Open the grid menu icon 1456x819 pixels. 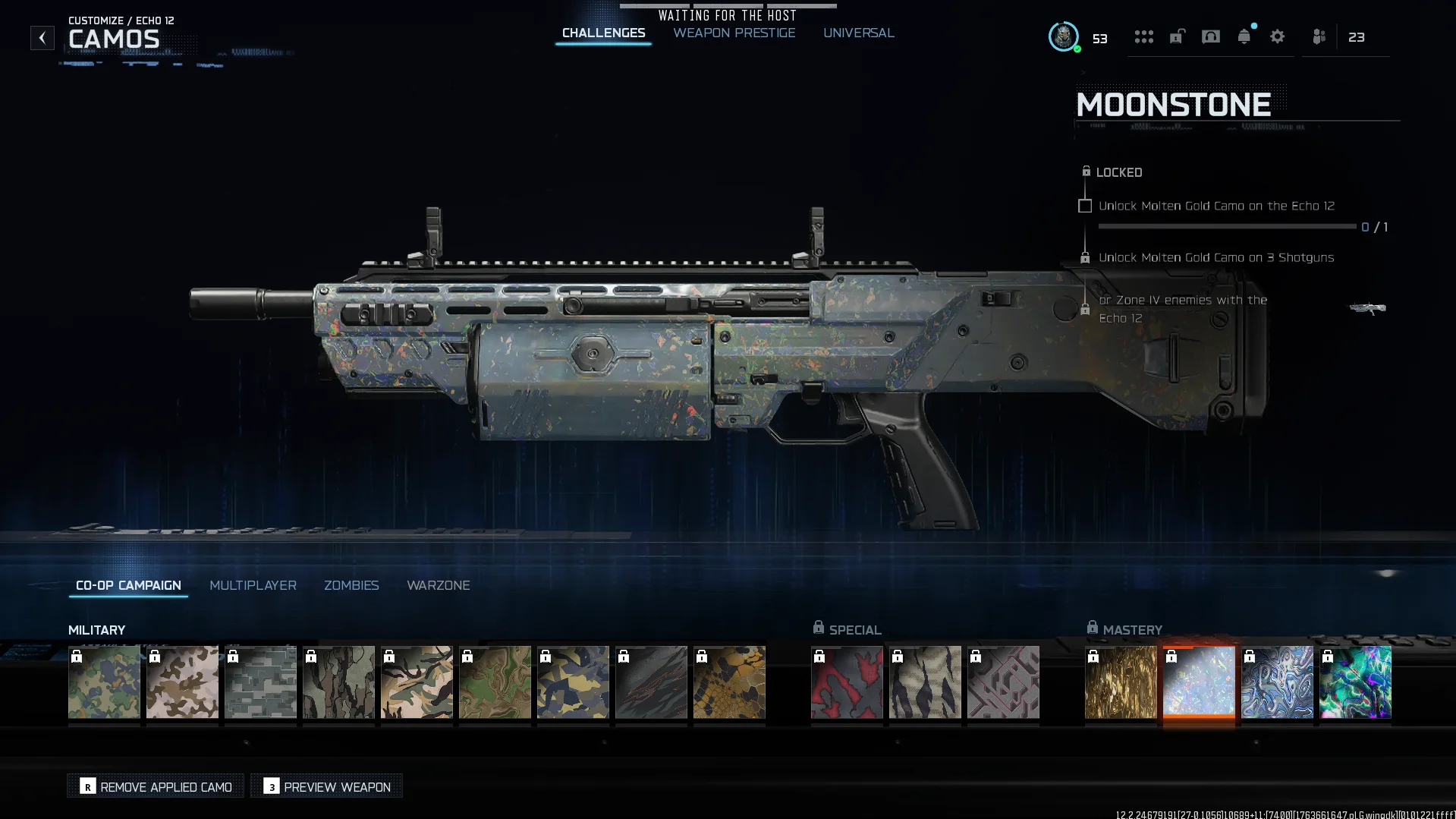coord(1143,36)
